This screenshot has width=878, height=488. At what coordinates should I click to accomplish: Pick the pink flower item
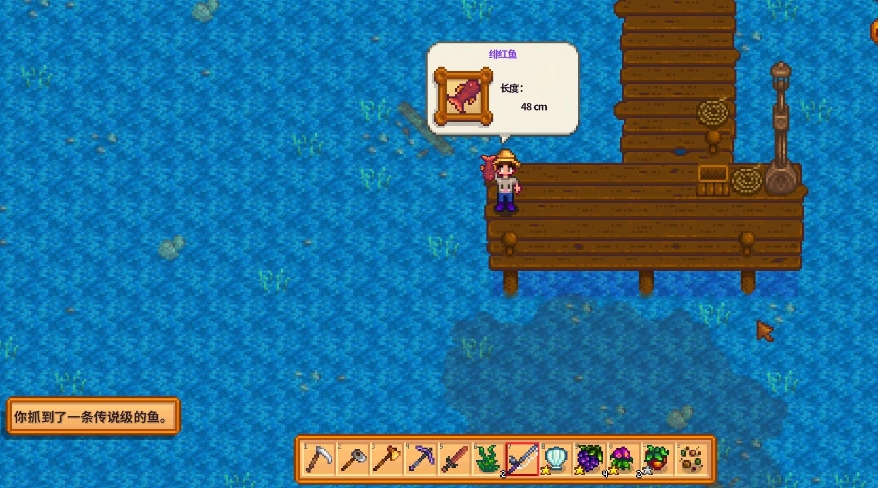click(624, 459)
